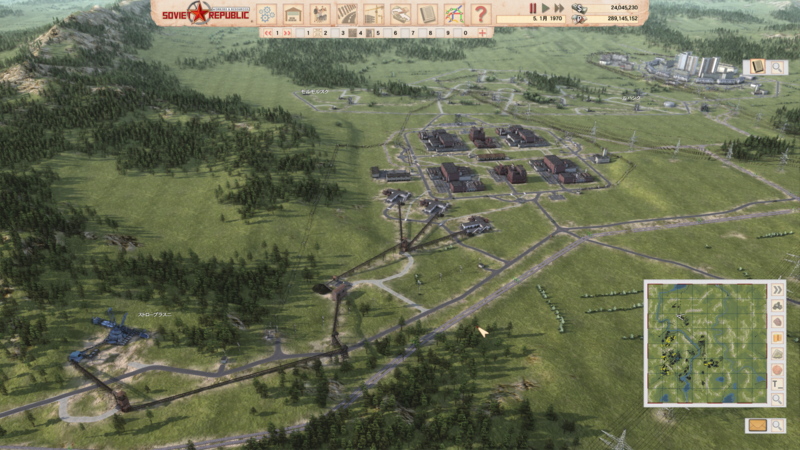The height and width of the screenshot is (450, 800).
Task: Pause the game time
Action: (533, 7)
